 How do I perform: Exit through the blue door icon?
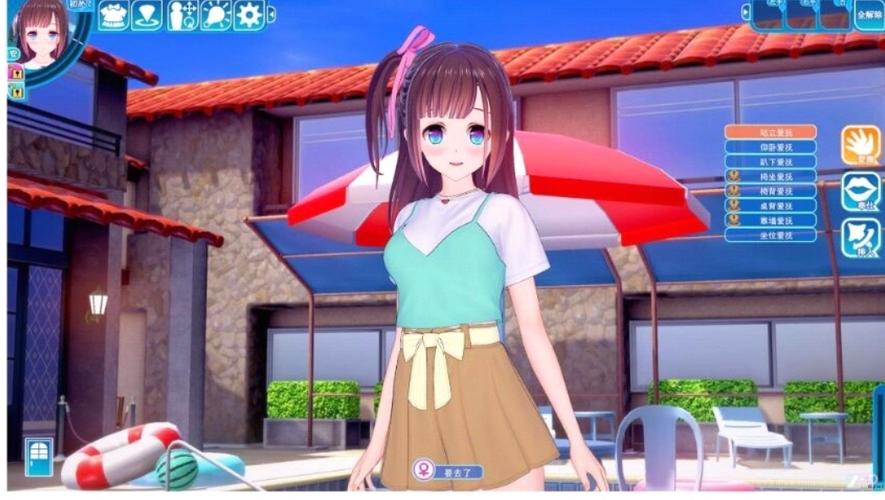[39, 456]
